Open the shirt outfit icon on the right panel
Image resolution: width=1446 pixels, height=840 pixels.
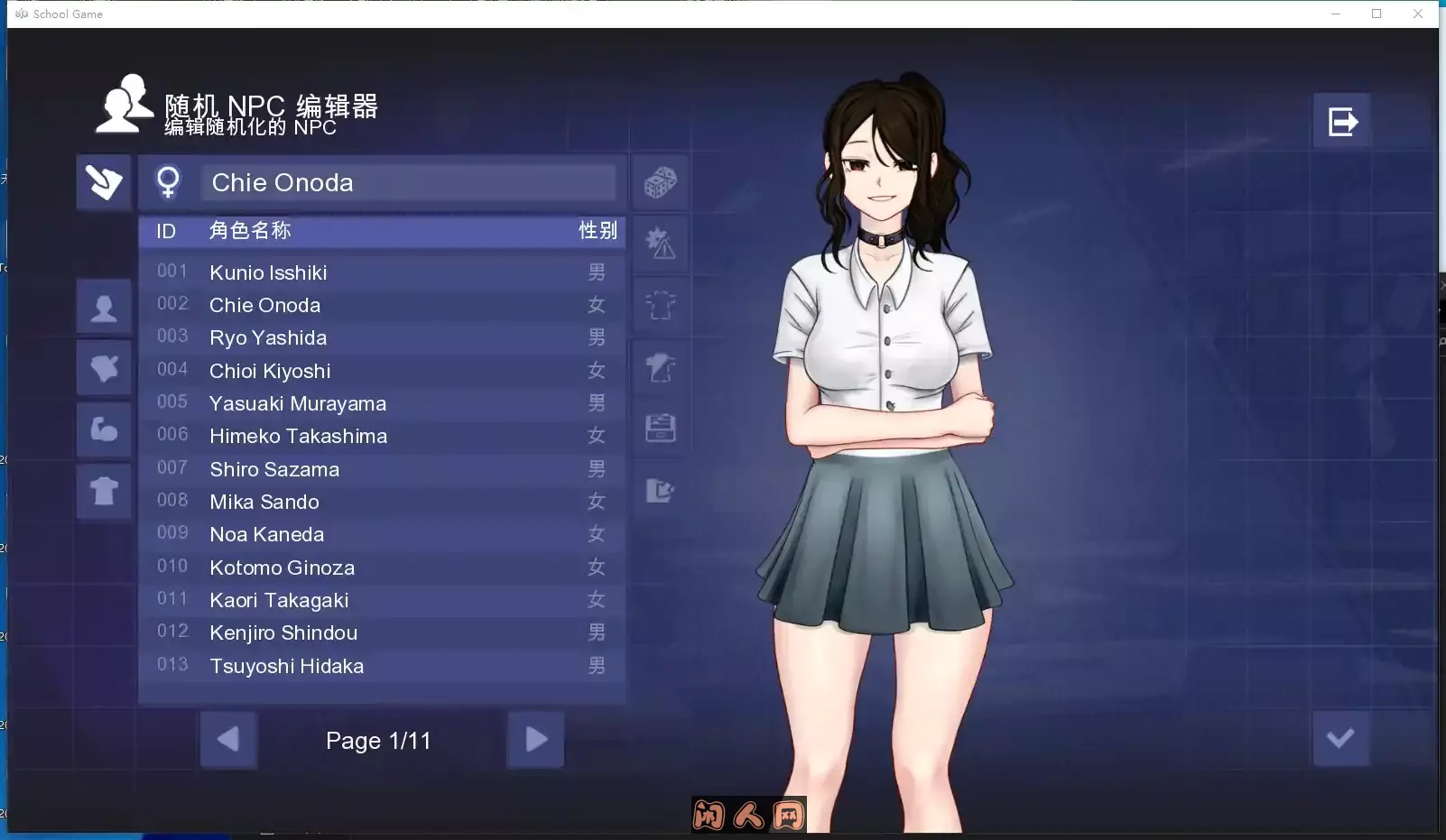coord(662,306)
